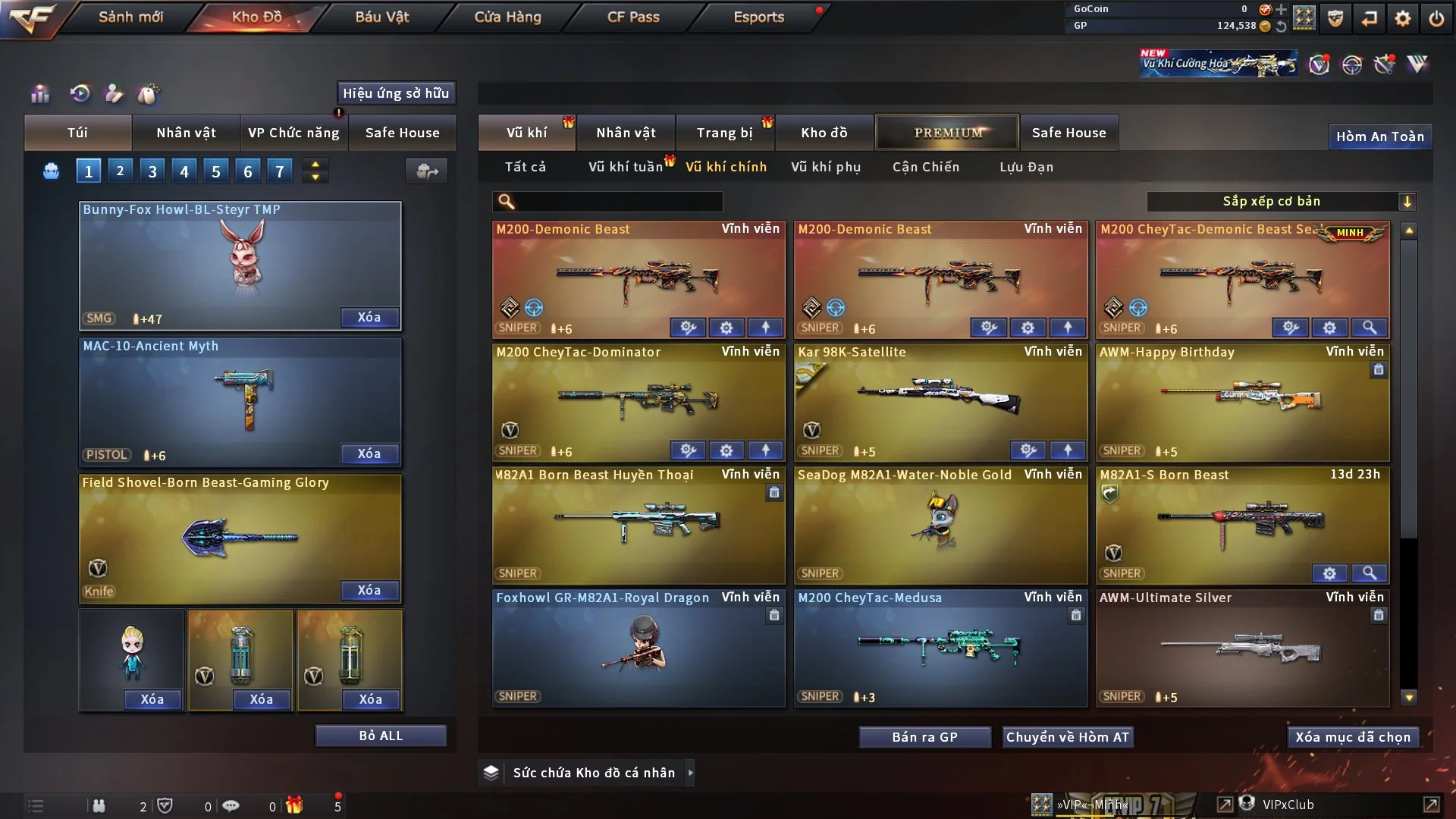Remove the MAC-10-Ancient Myth with Xóa

pyautogui.click(x=369, y=453)
